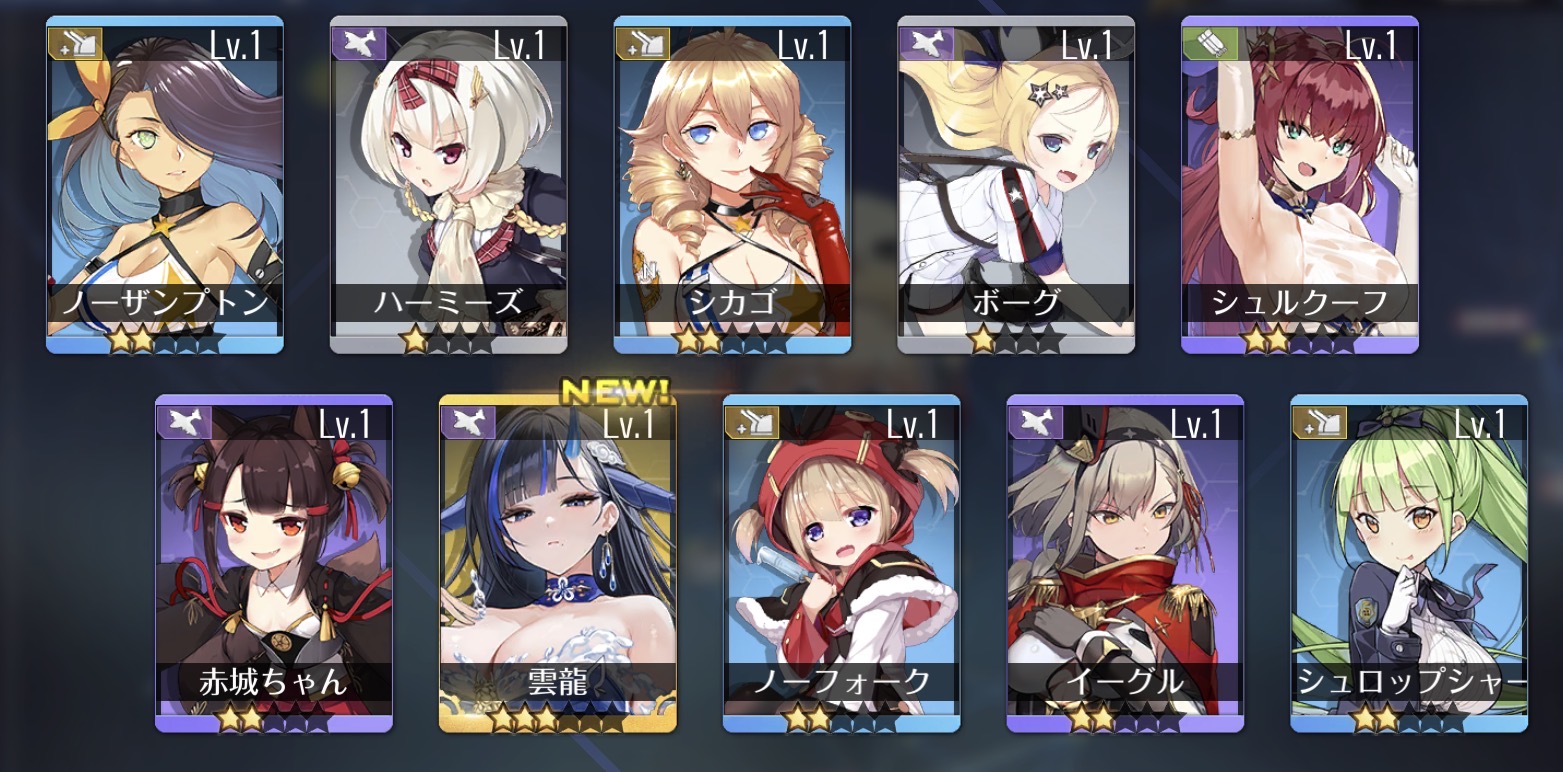Screen dimensions: 1563x772
Task: Click the シュルクーフ submarine card
Action: tap(1300, 185)
